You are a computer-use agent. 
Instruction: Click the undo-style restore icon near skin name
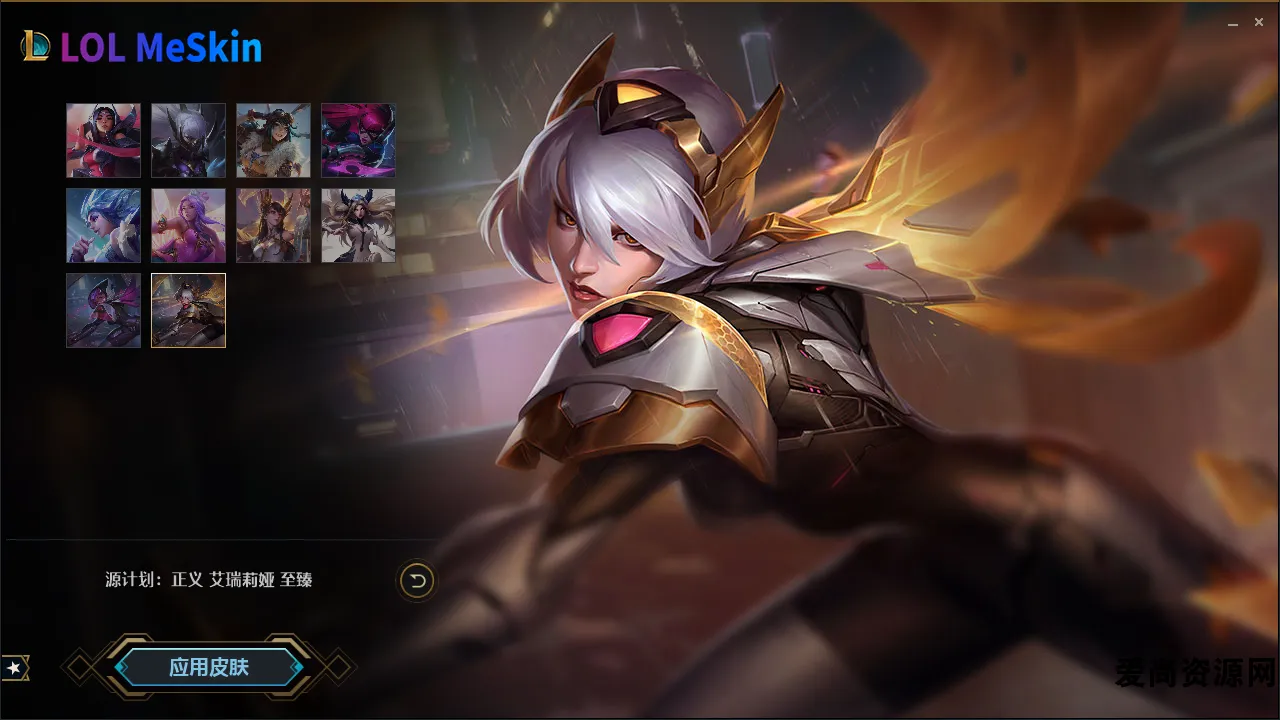click(x=419, y=579)
